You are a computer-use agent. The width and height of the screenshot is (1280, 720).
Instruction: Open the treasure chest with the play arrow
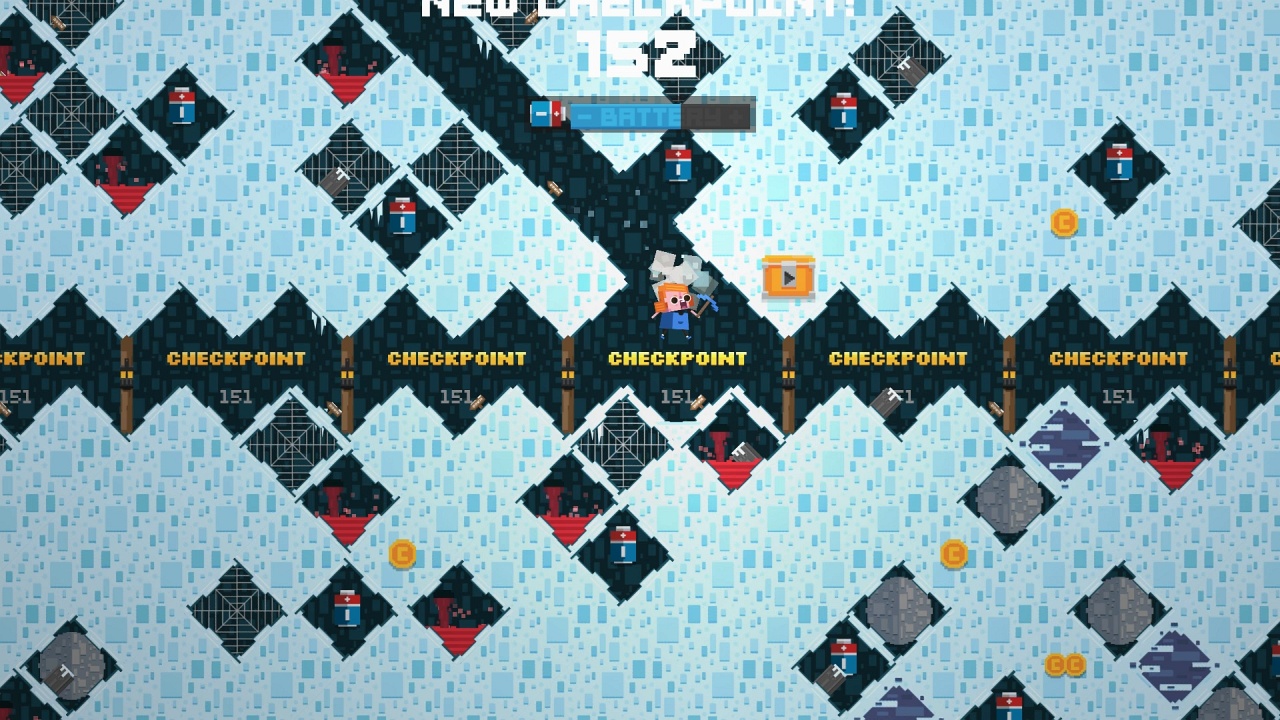789,279
